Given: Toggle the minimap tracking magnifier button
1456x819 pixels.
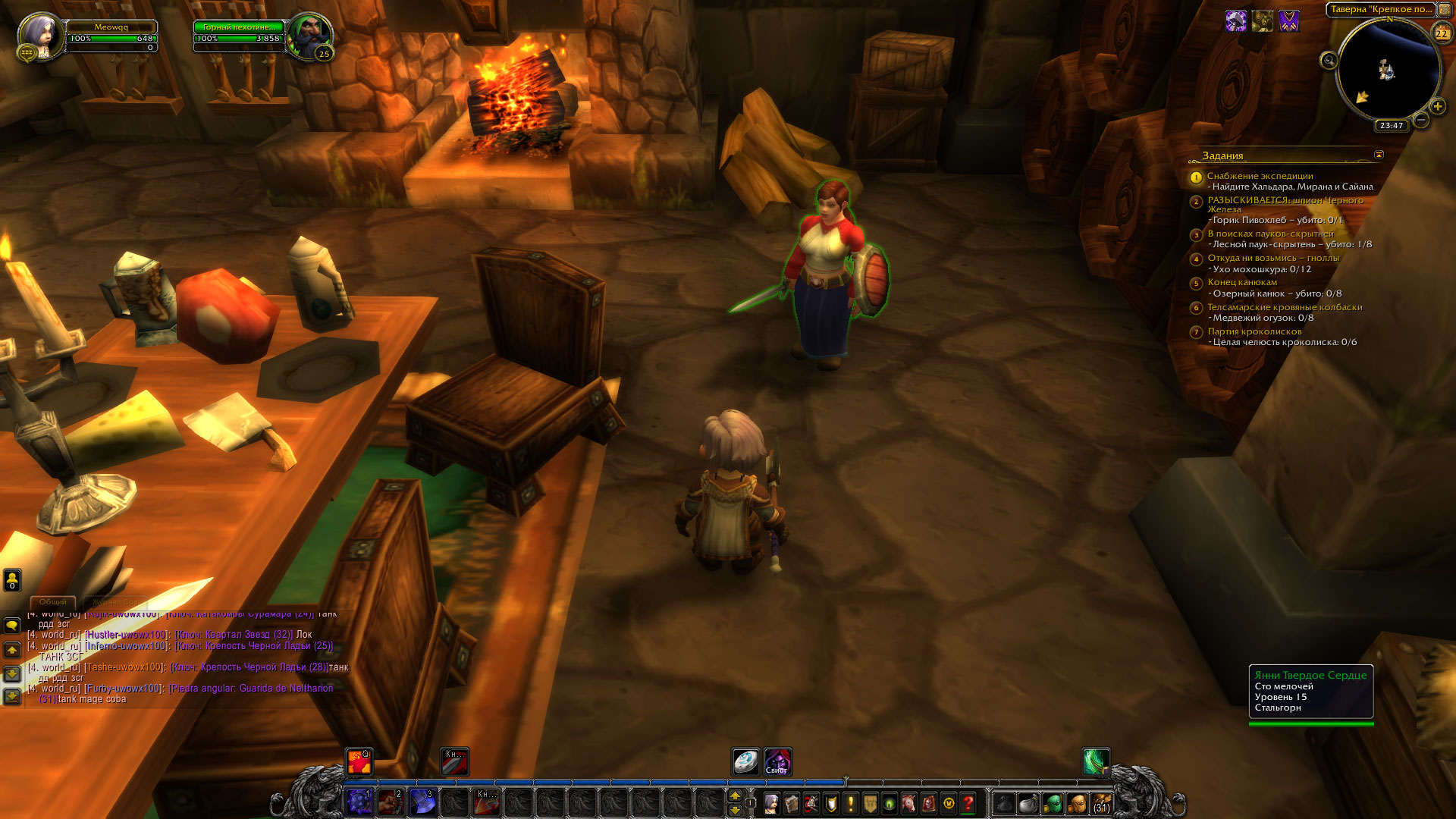Looking at the screenshot, I should (x=1329, y=61).
